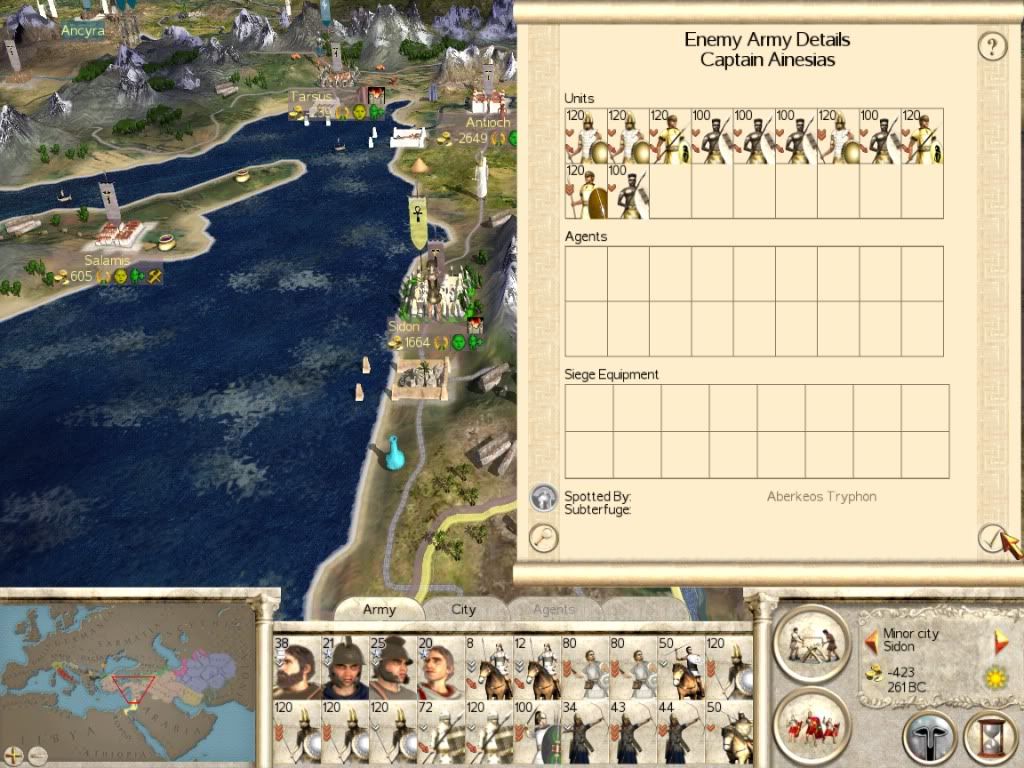Select the Army tab
1024x768 pixels.
pyautogui.click(x=379, y=609)
